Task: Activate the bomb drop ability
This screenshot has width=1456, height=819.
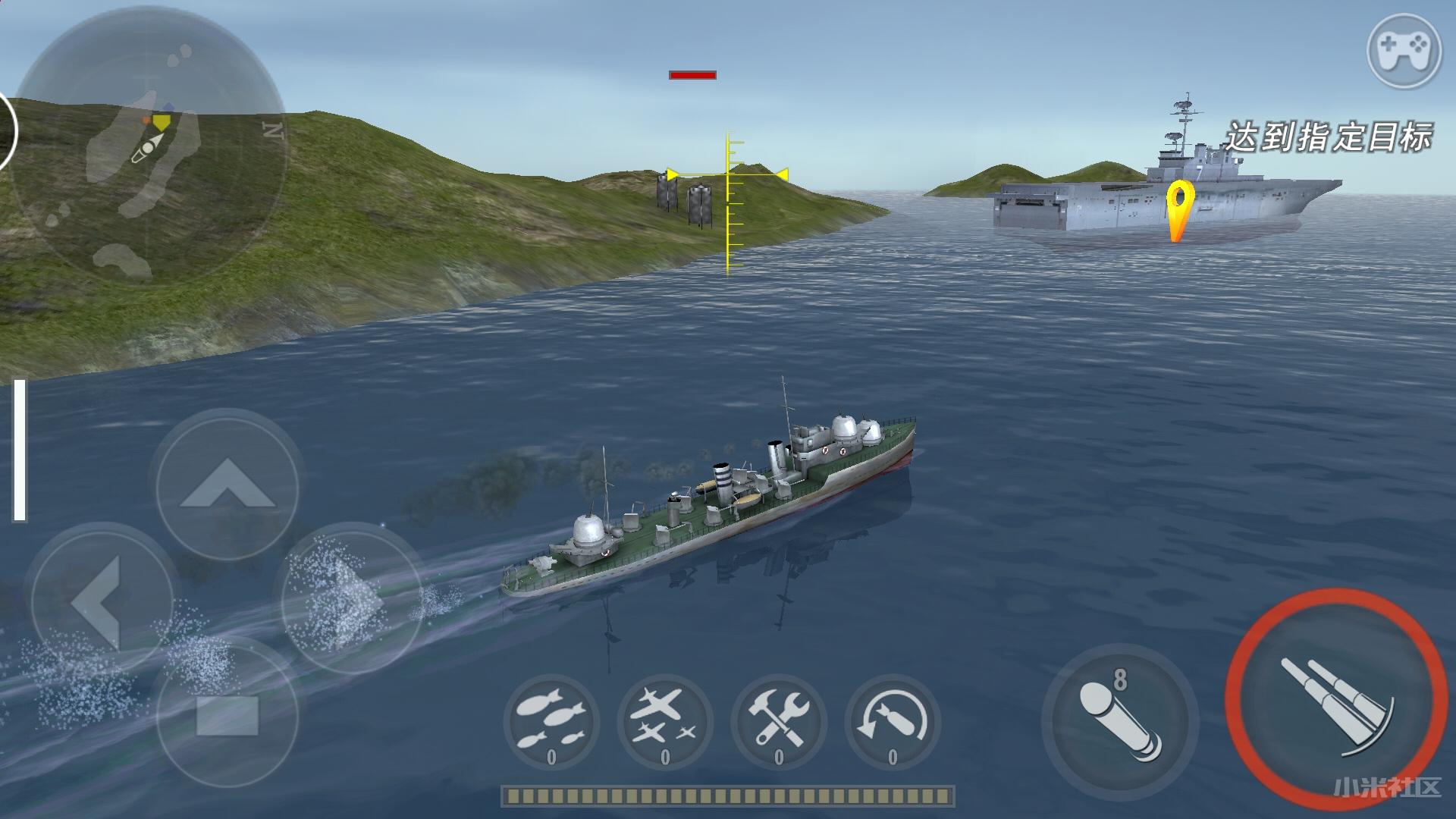Action: [551, 722]
